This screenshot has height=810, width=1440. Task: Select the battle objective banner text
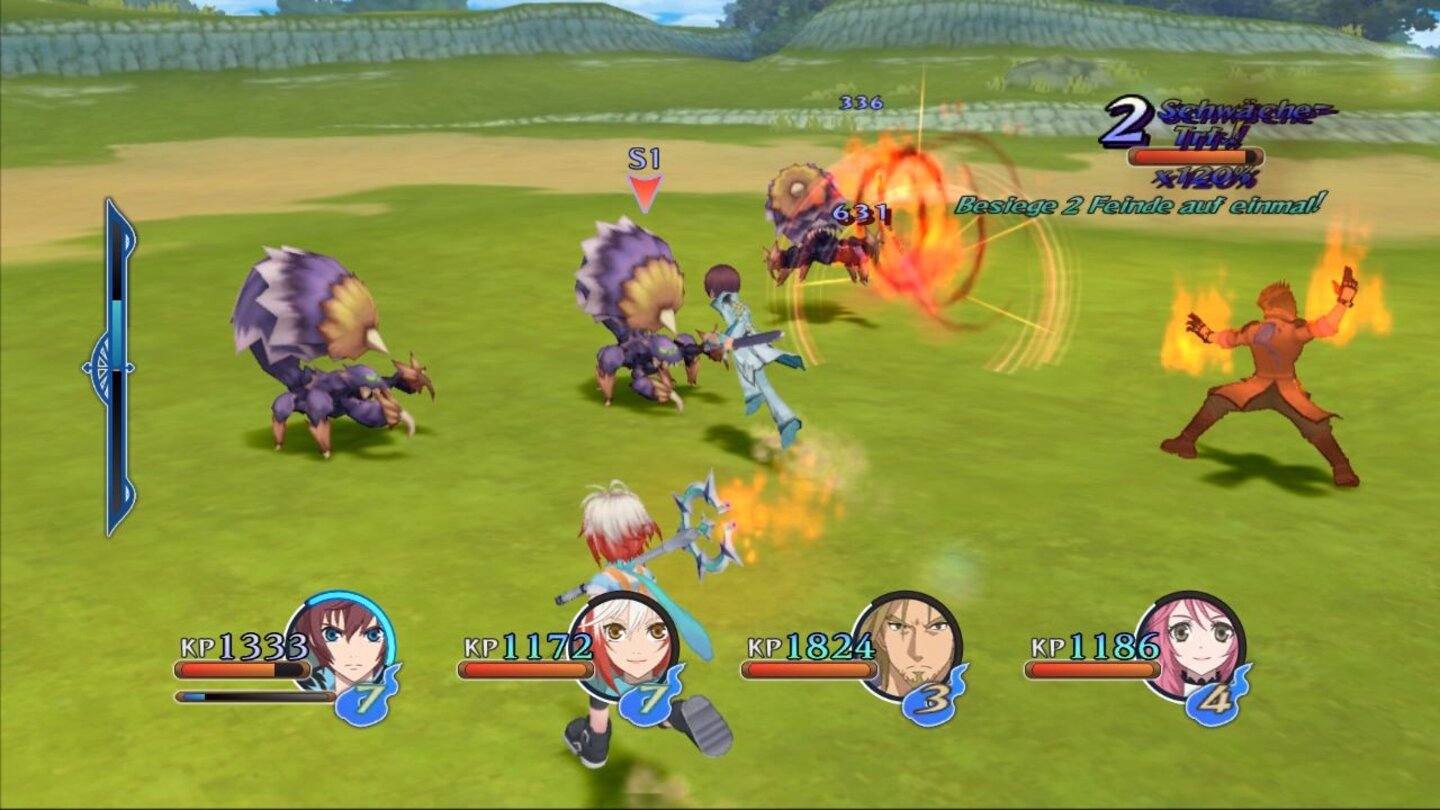(1140, 205)
